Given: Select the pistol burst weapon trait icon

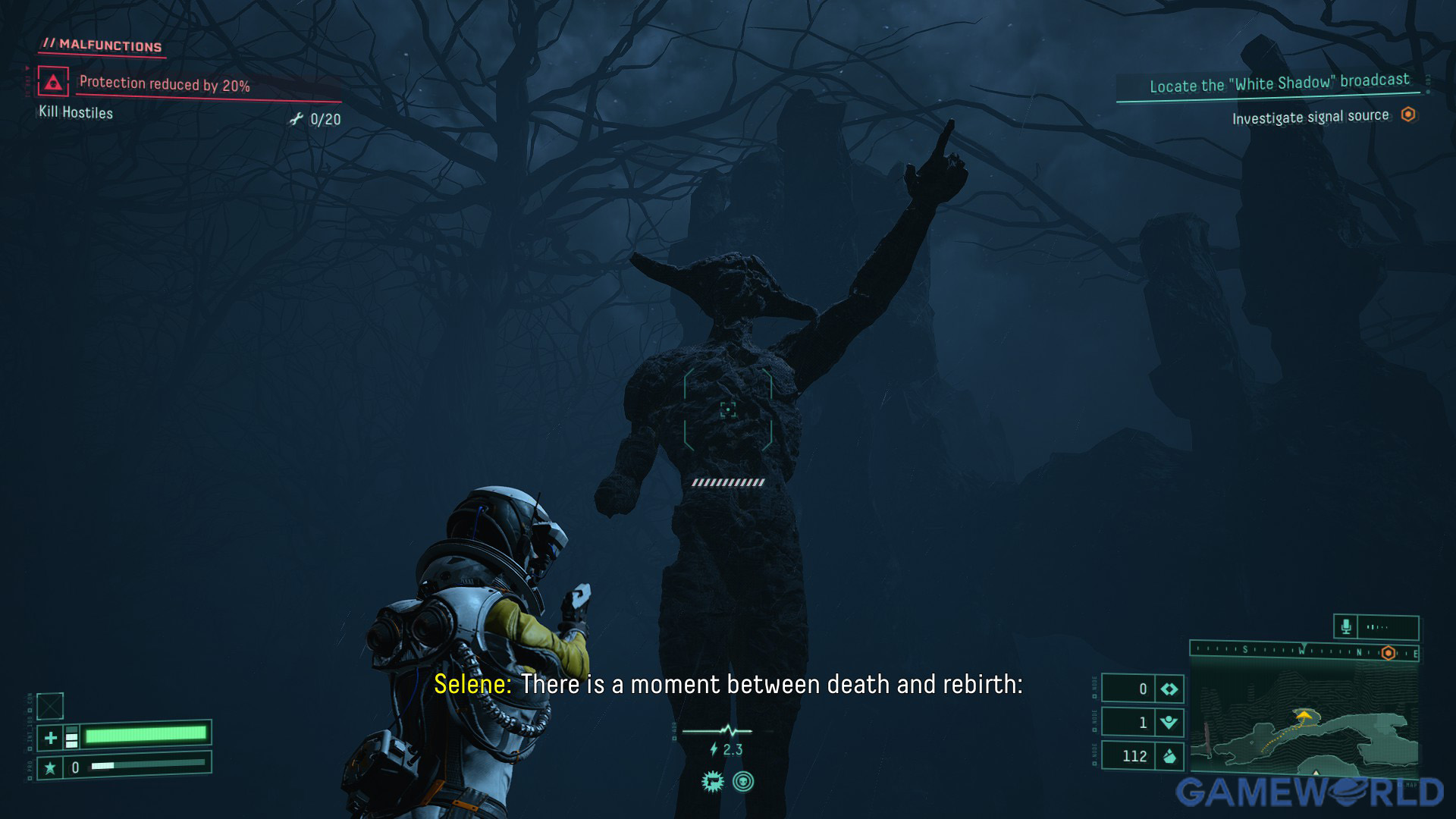Looking at the screenshot, I should tap(713, 782).
